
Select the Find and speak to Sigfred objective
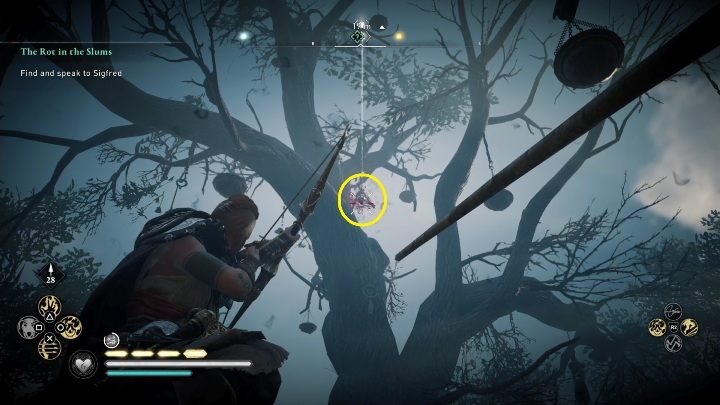coord(68,72)
